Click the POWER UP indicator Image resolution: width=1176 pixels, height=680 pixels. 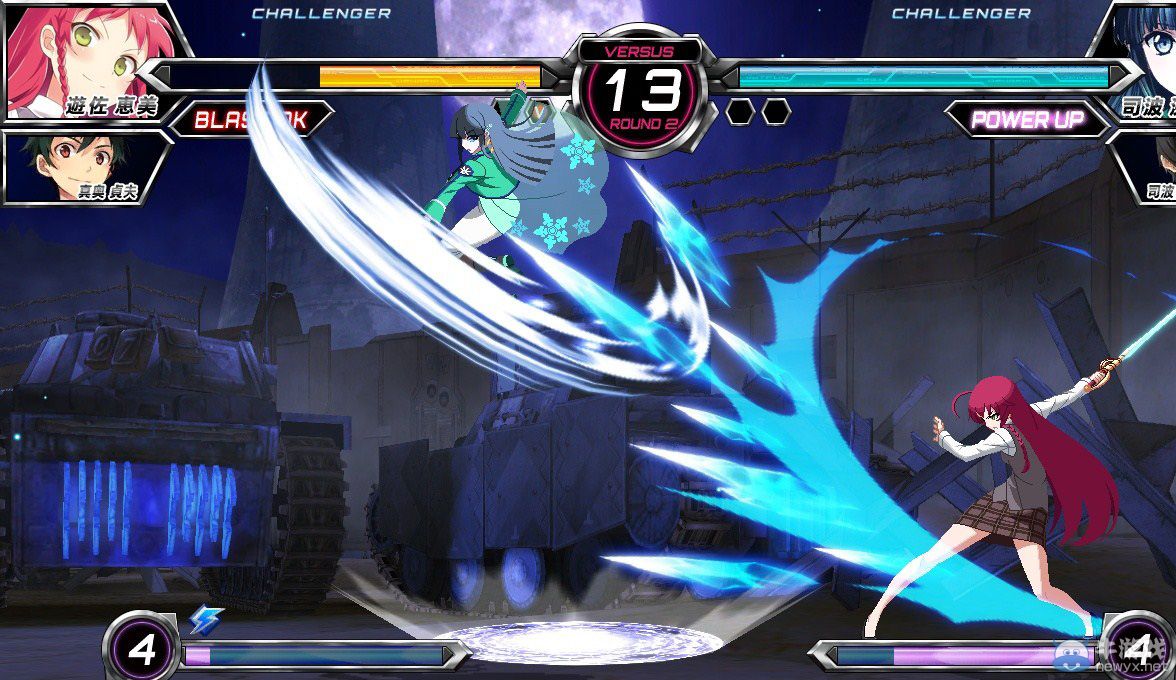coord(1027,120)
